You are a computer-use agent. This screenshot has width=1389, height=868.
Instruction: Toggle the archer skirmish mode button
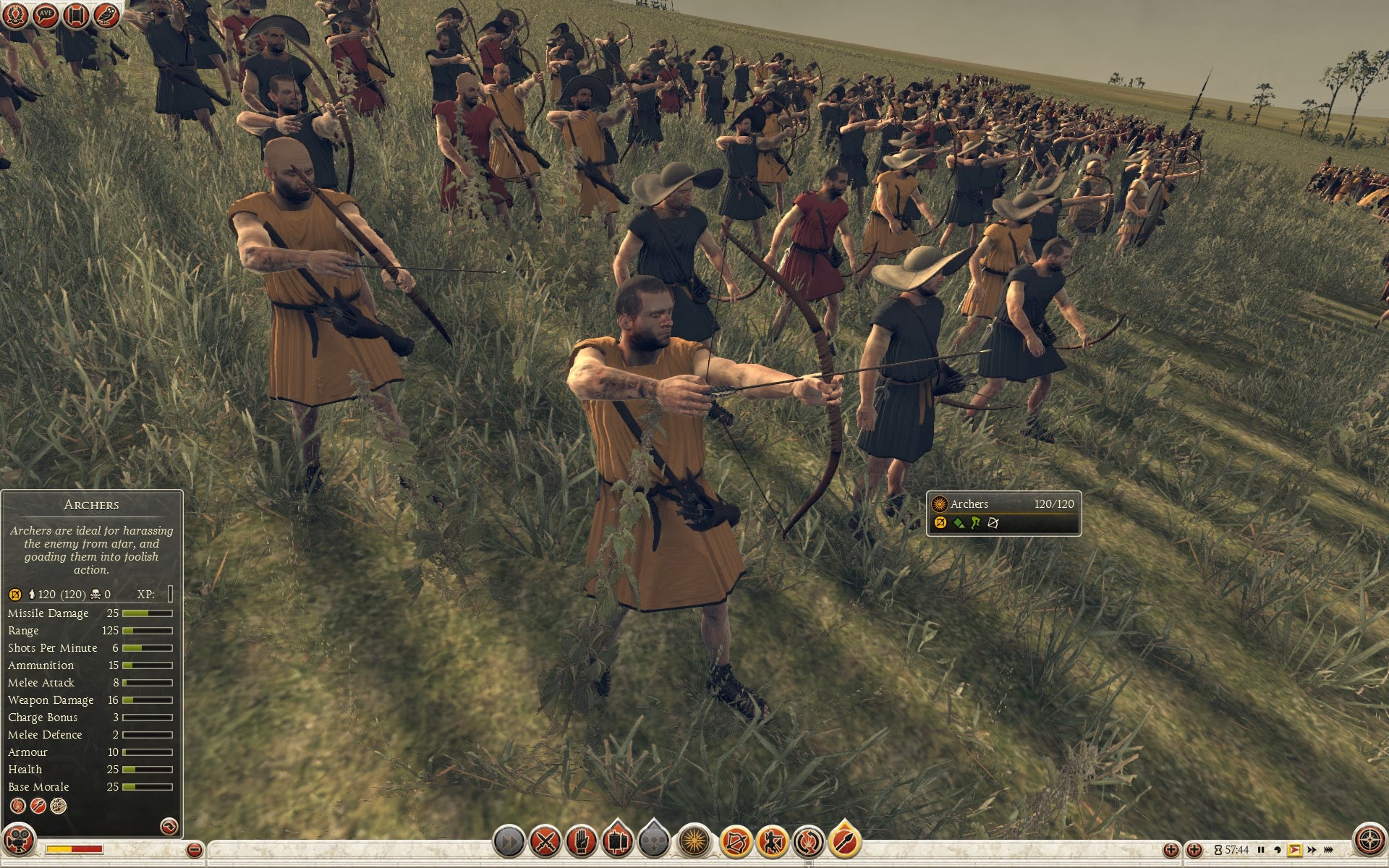(x=772, y=842)
